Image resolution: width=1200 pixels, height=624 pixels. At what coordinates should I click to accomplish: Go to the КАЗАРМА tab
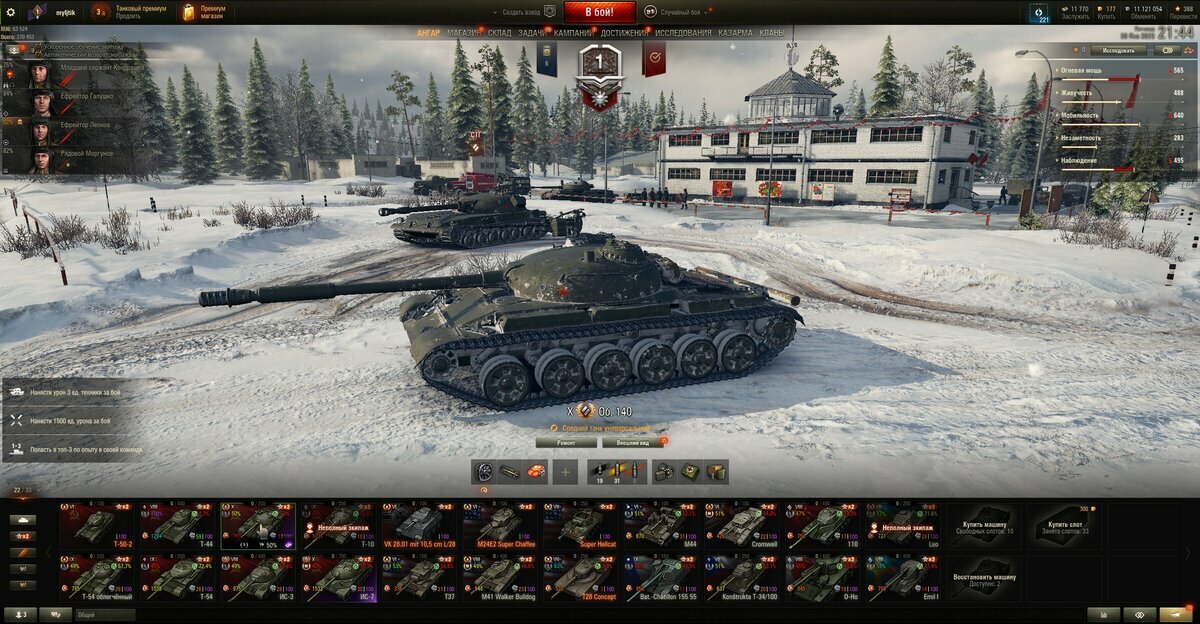tap(735, 33)
